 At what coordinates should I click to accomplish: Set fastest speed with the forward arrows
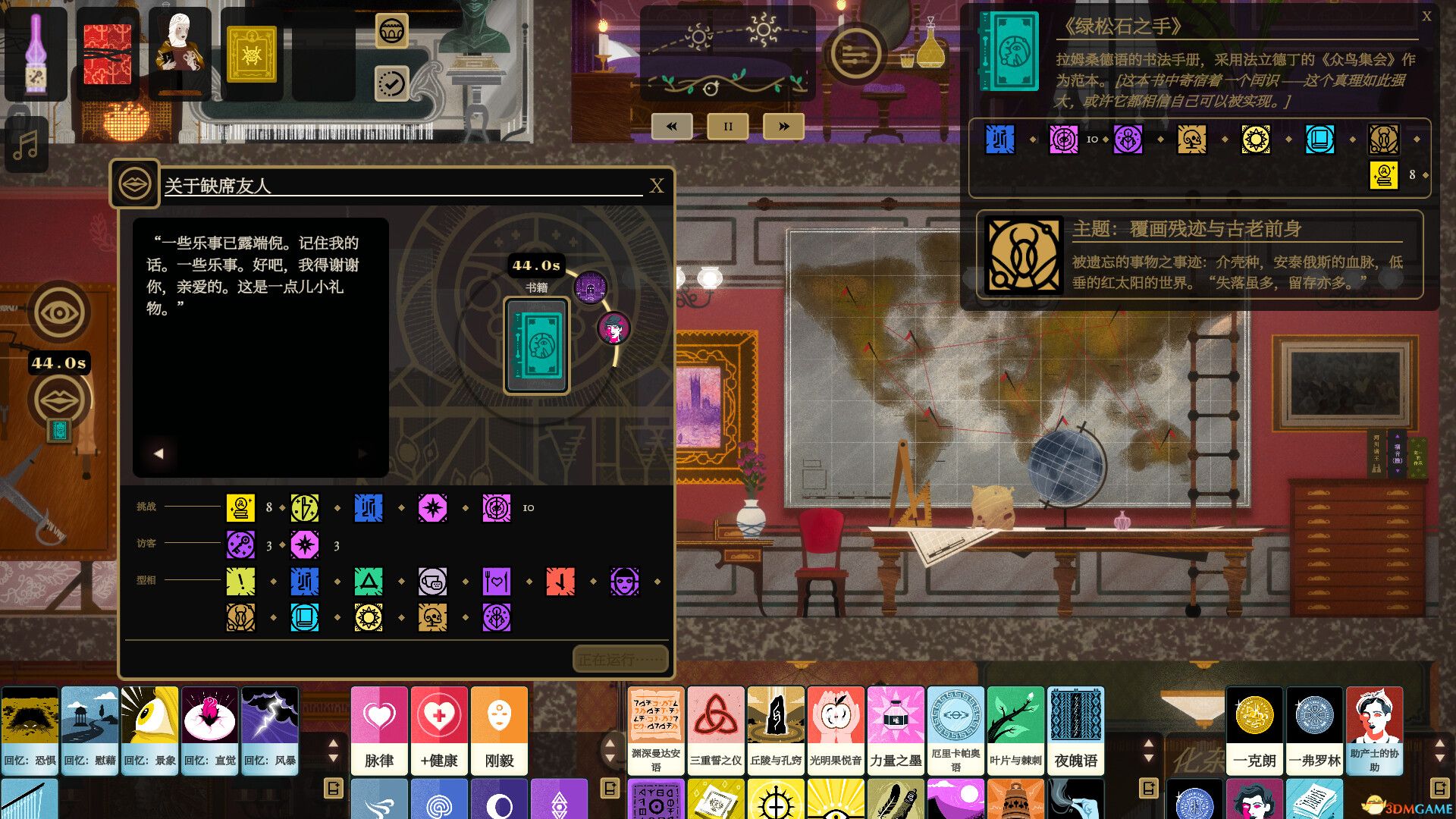(783, 126)
